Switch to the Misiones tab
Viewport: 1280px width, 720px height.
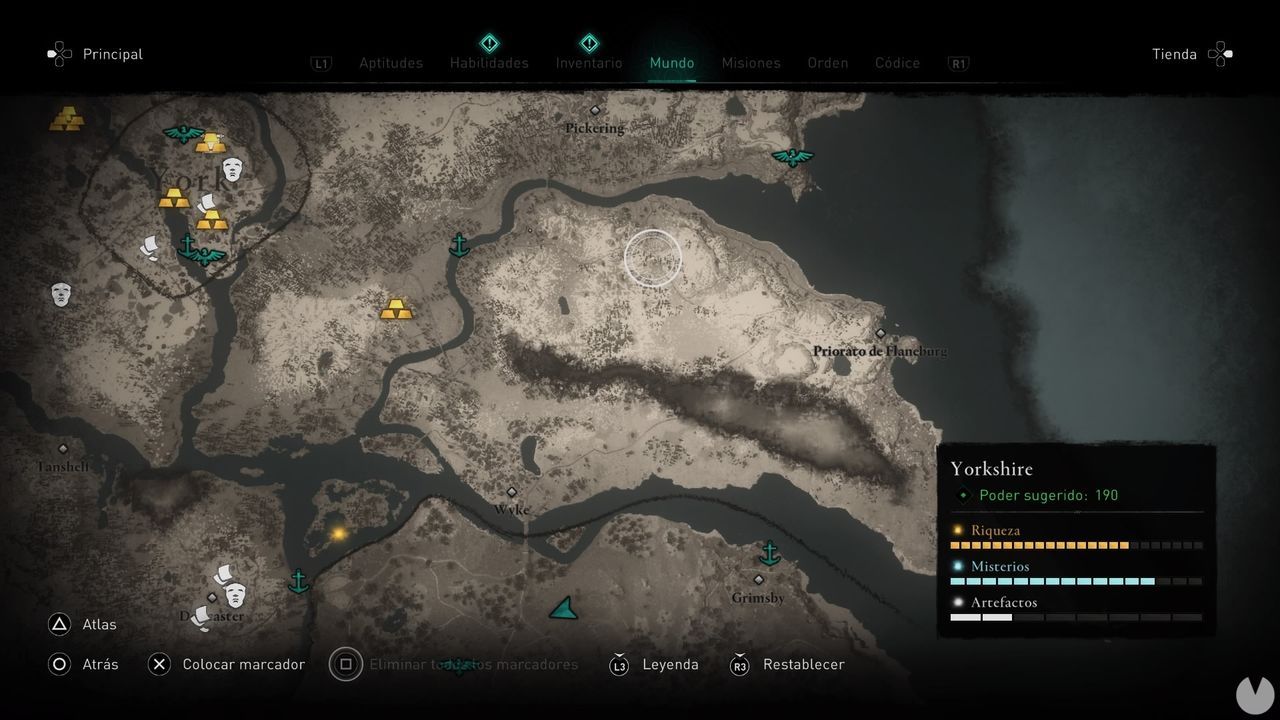pyautogui.click(x=751, y=62)
